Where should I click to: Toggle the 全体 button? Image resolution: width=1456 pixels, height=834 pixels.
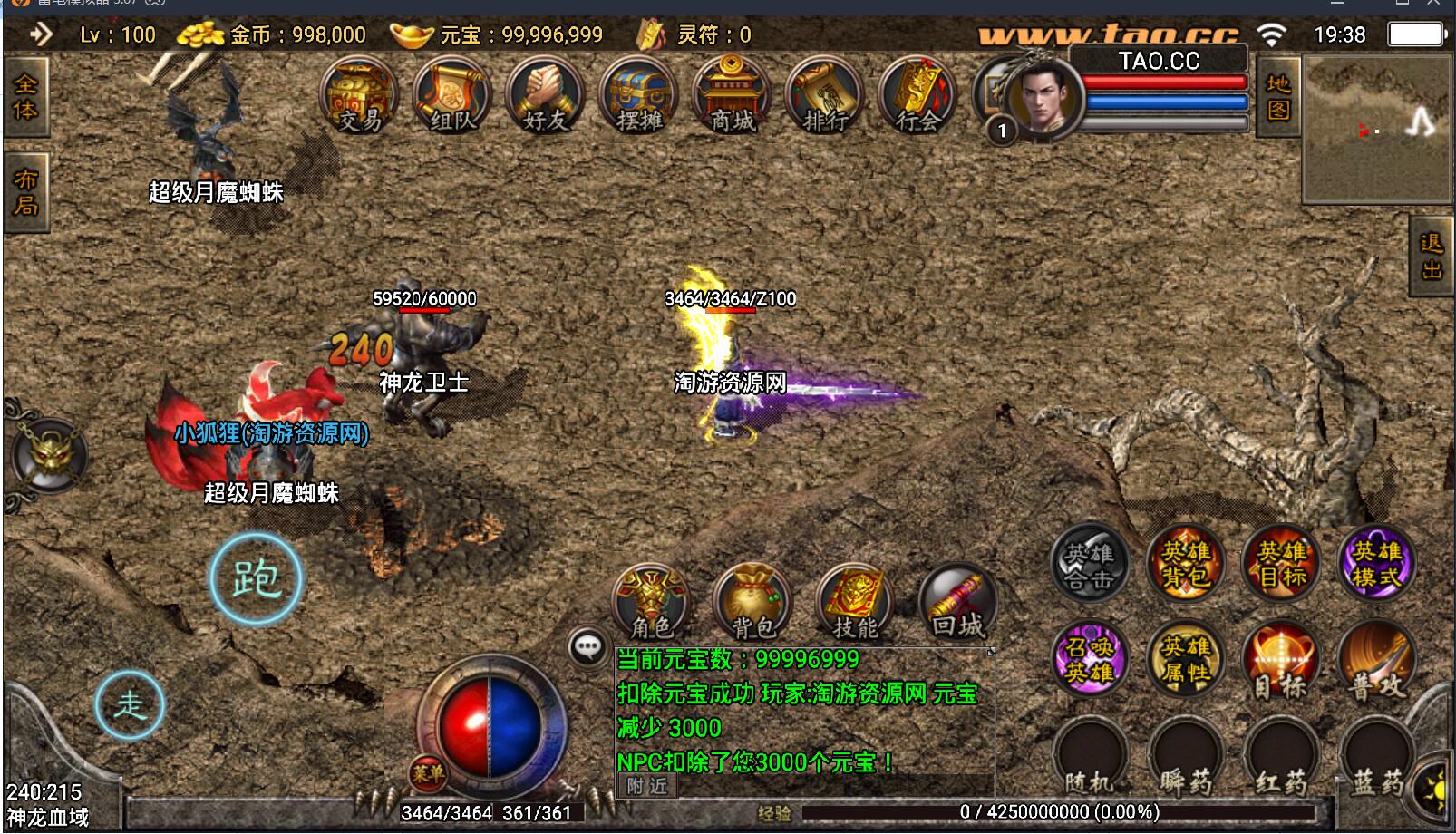point(25,97)
